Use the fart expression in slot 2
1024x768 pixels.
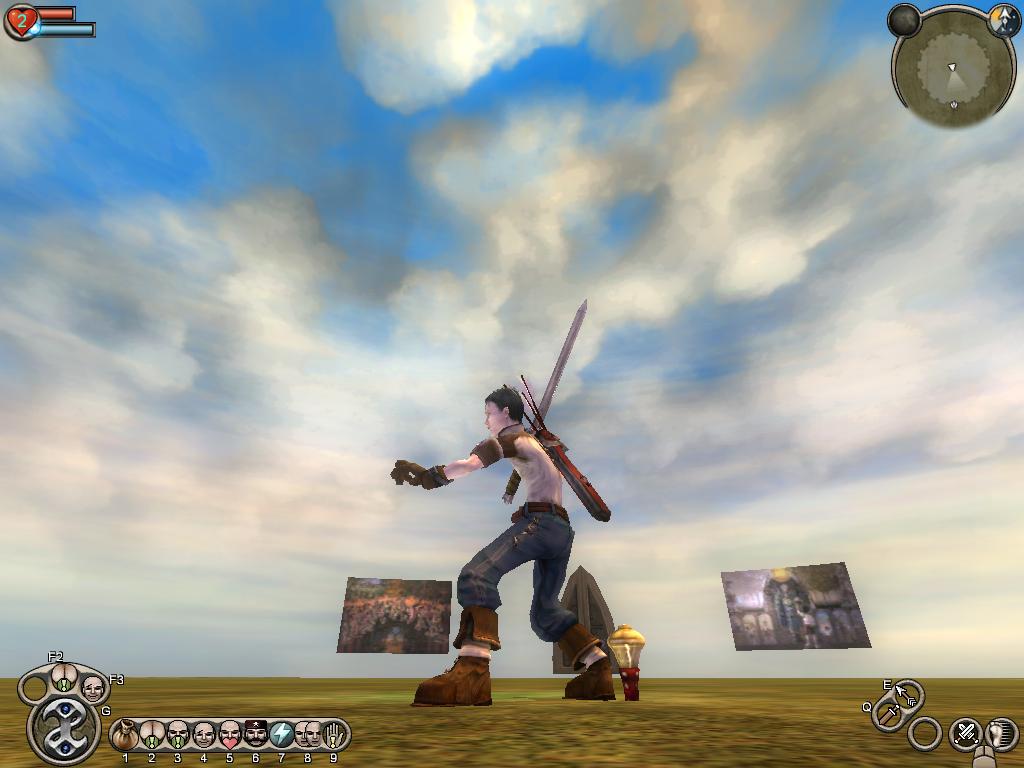pos(151,736)
